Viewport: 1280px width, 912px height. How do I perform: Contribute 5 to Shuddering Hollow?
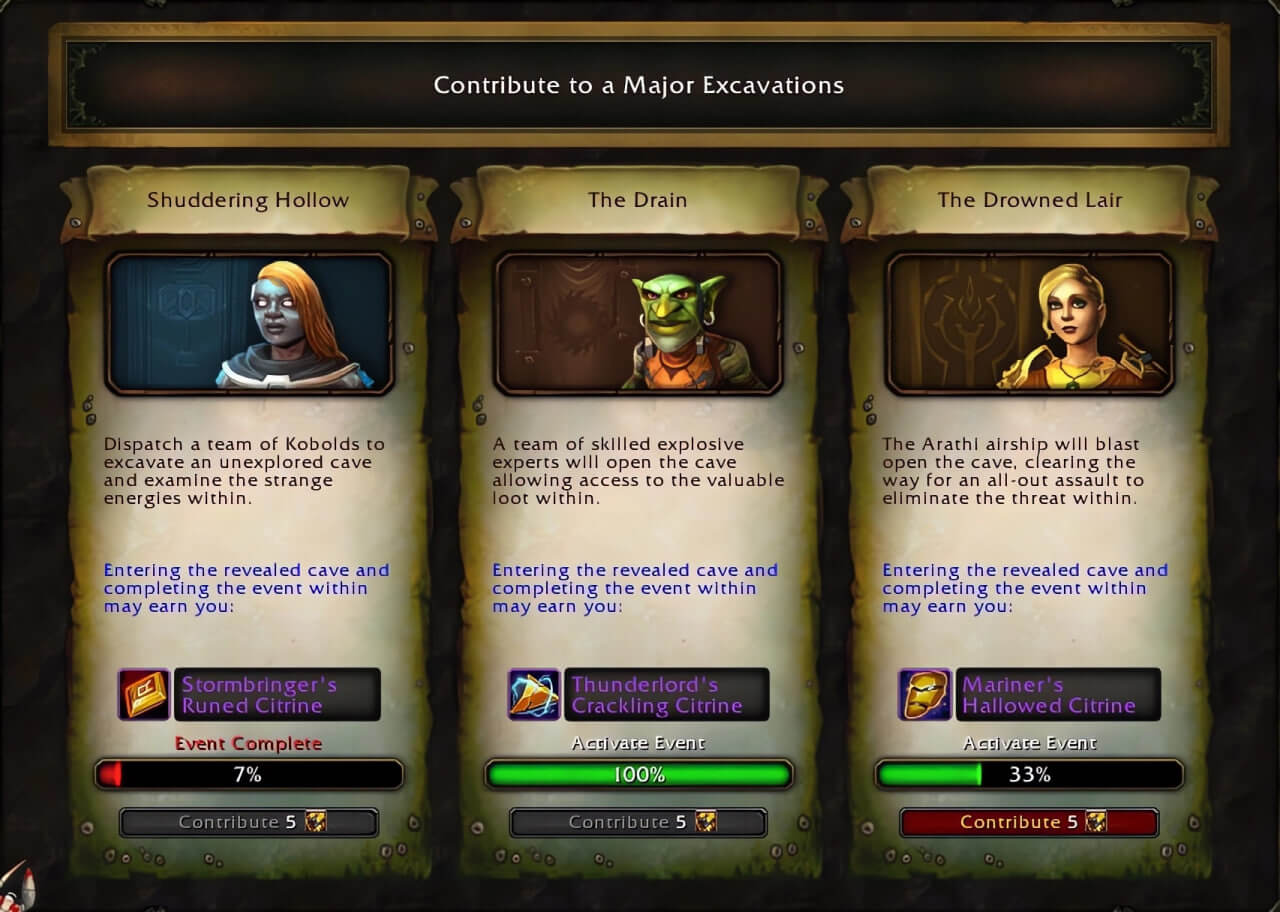tap(249, 822)
